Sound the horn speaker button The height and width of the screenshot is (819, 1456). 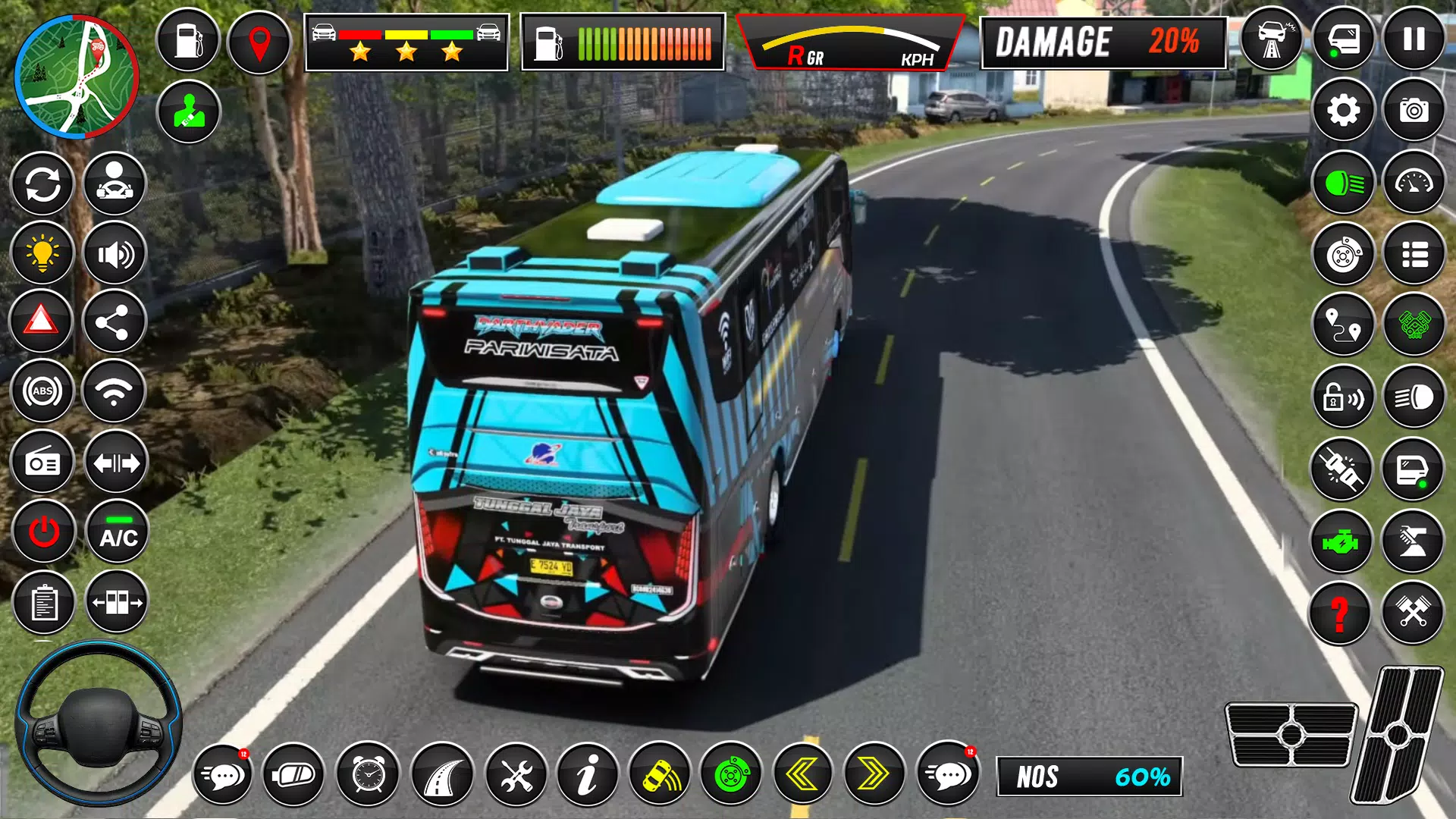115,253
